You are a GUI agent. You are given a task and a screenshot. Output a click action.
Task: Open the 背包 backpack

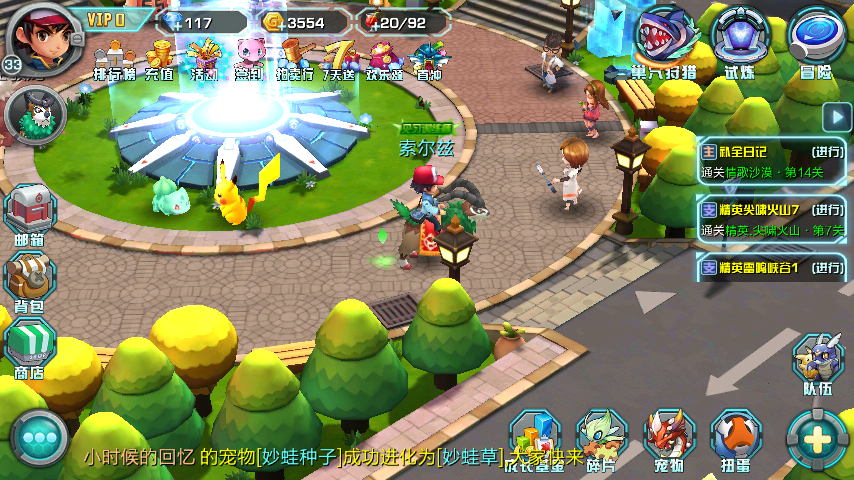point(29,281)
